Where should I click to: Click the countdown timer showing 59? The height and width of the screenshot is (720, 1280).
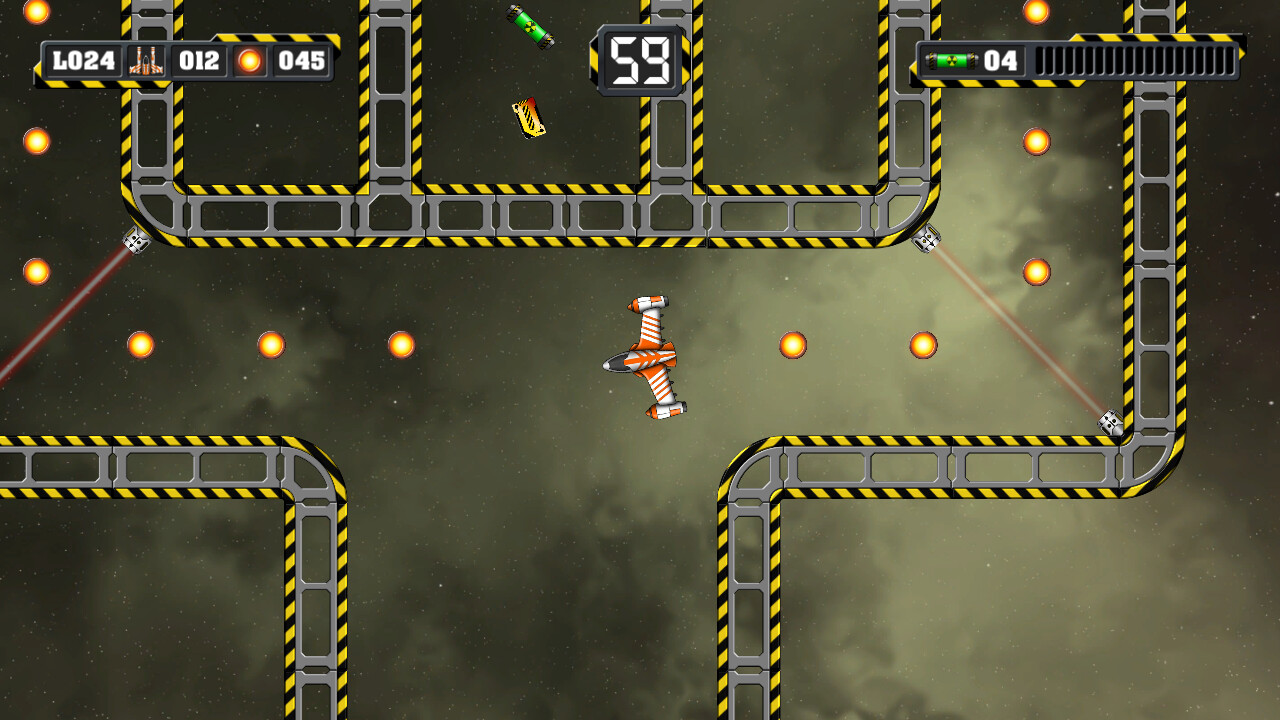pos(637,57)
